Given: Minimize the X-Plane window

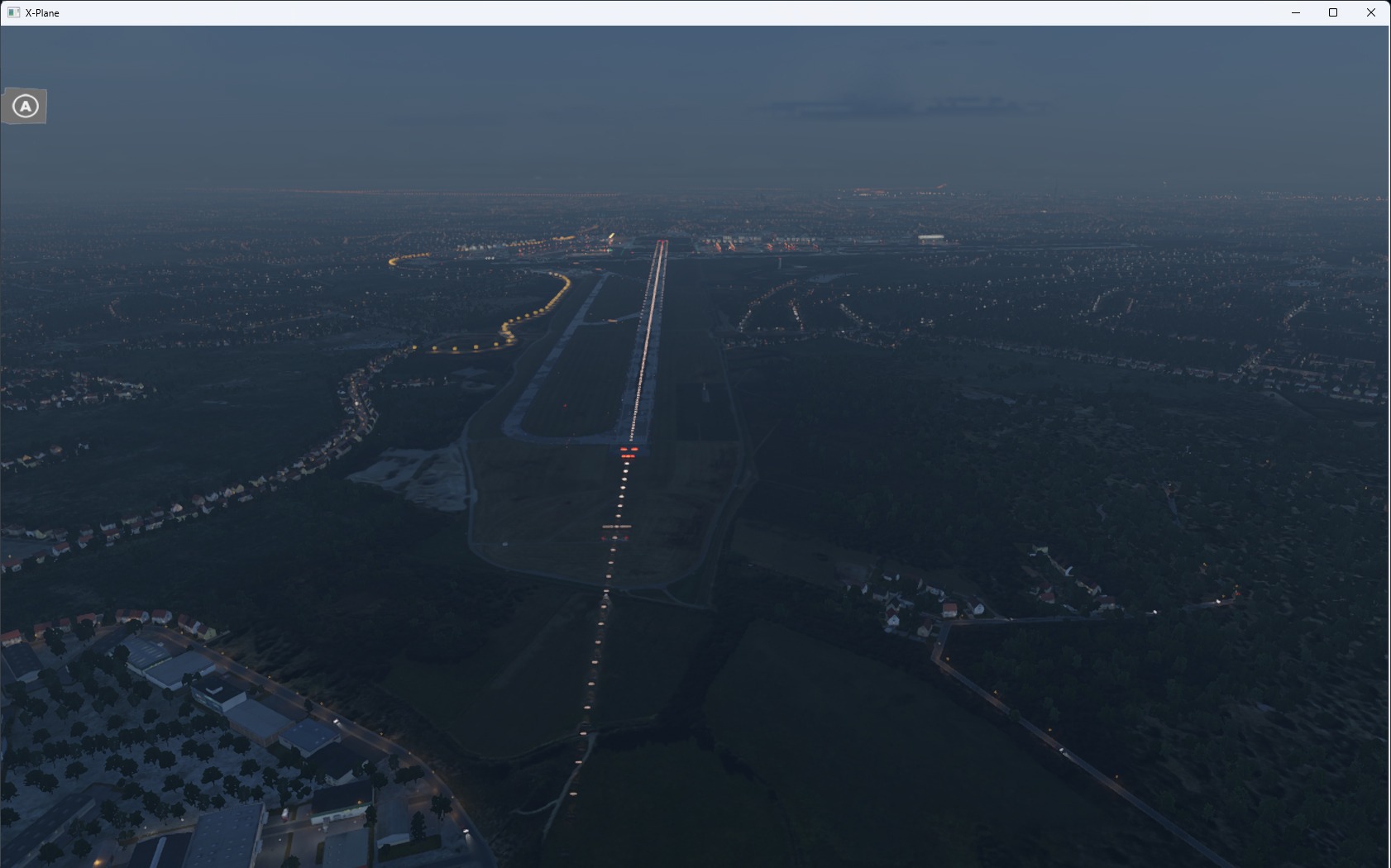Looking at the screenshot, I should pyautogui.click(x=1296, y=12).
